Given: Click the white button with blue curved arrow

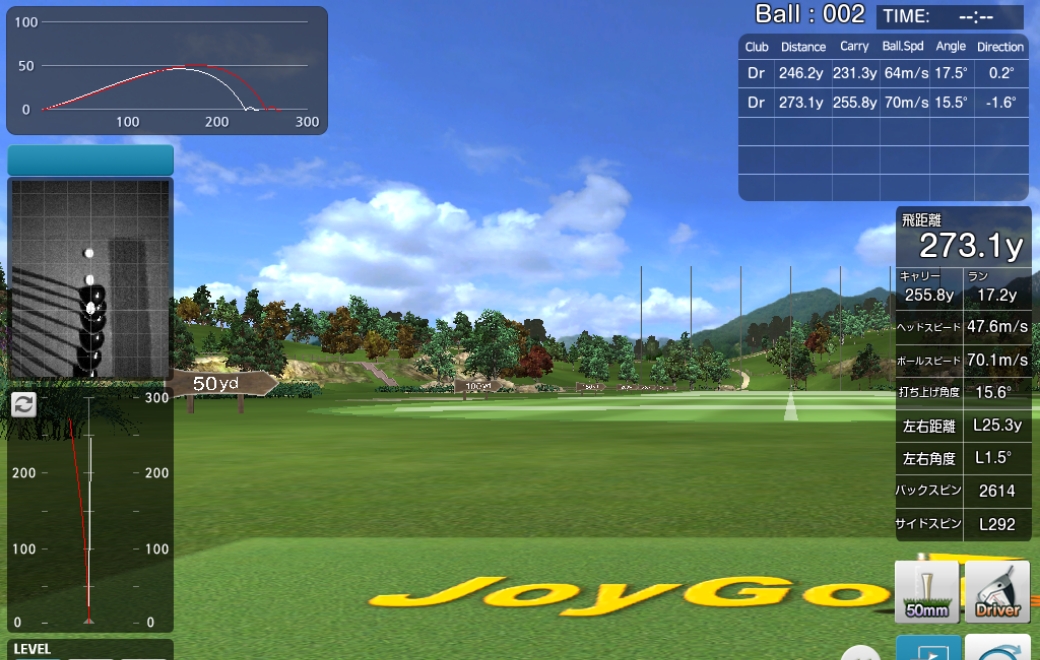Looking at the screenshot, I should [x=997, y=648].
